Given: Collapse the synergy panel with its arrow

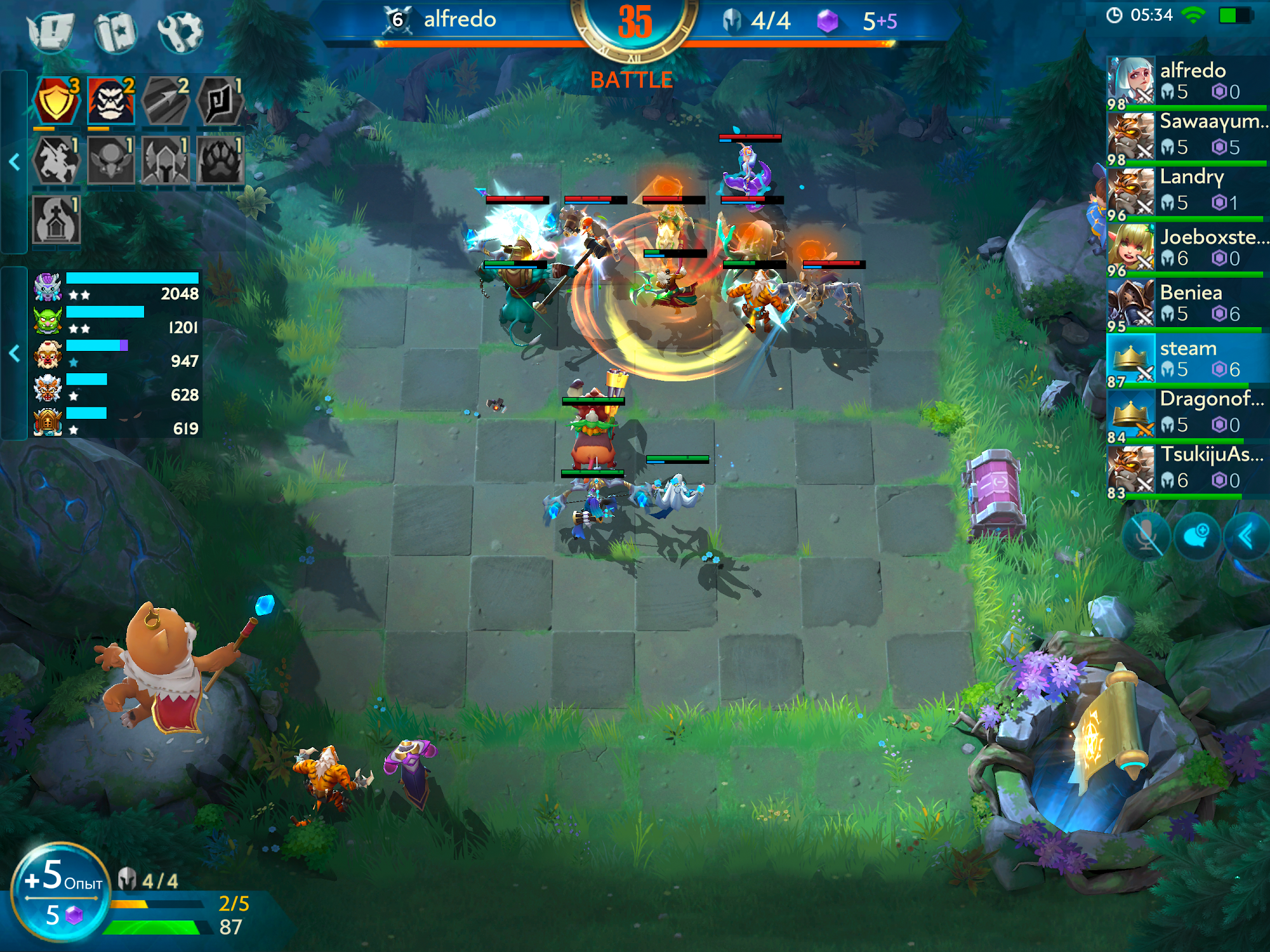Looking at the screenshot, I should [15, 162].
